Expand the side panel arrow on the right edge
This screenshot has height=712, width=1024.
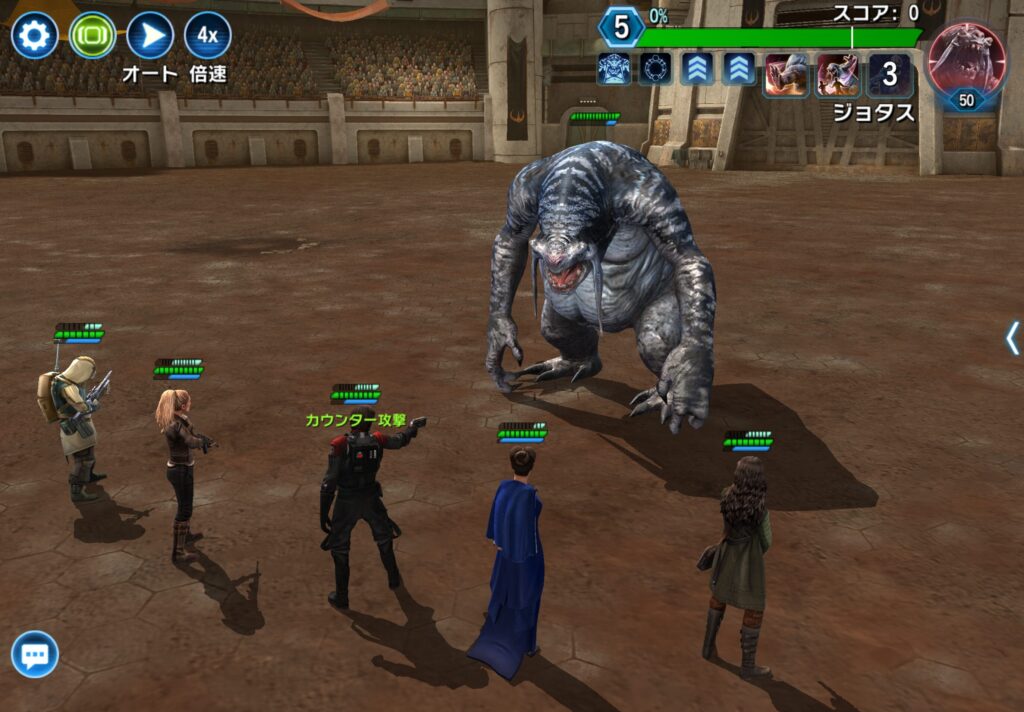click(x=1012, y=338)
